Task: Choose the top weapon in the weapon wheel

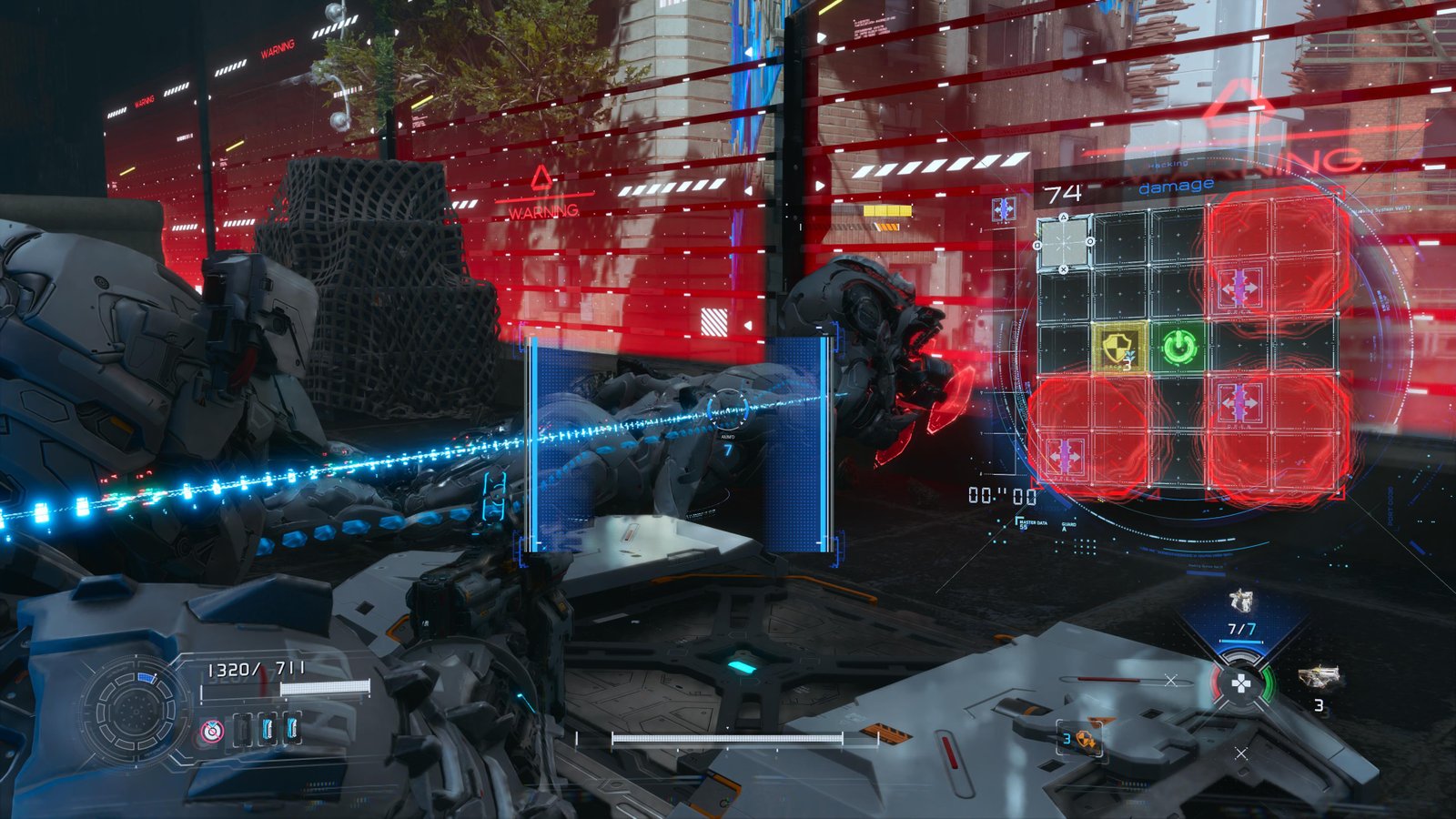Action: click(1241, 602)
